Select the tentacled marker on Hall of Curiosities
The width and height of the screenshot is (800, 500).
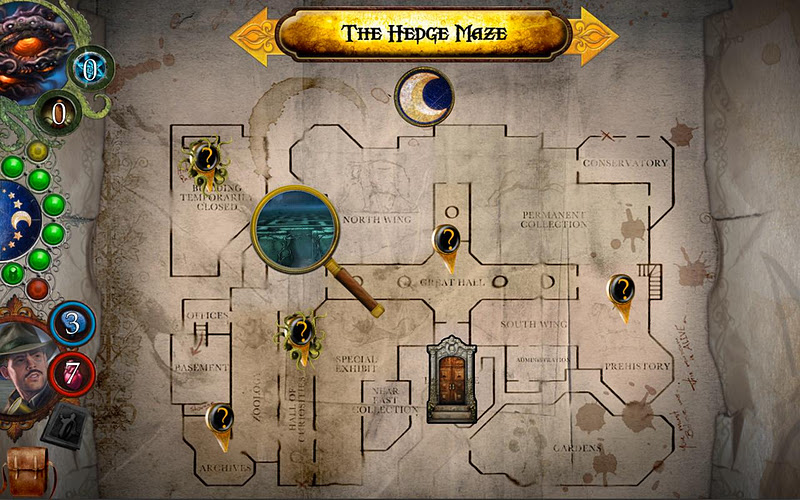click(300, 331)
